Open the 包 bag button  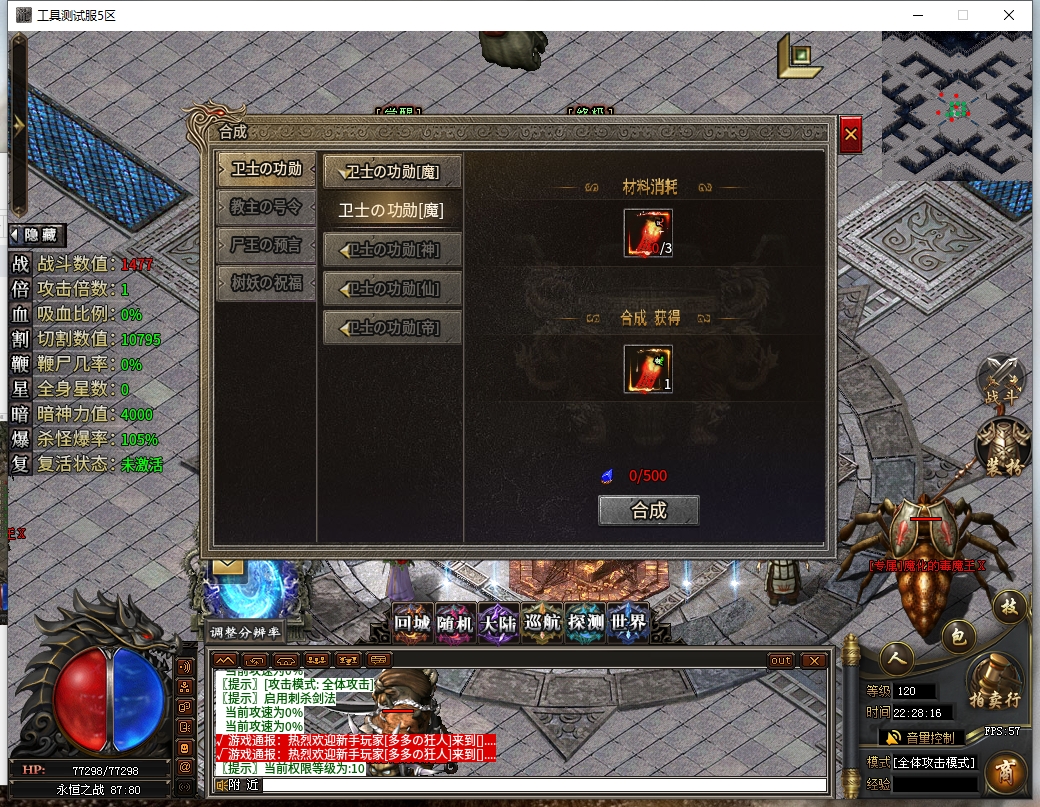[957, 635]
